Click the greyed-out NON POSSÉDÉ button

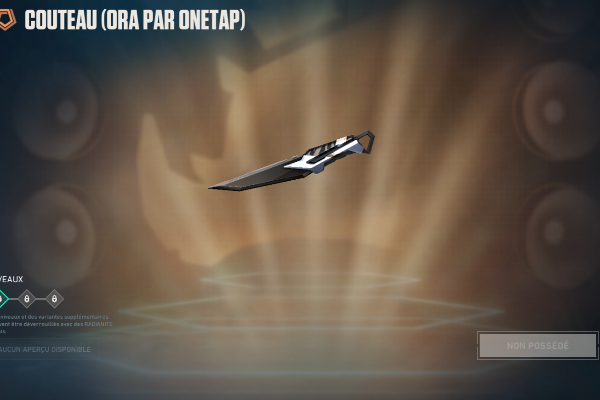[x=537, y=345]
